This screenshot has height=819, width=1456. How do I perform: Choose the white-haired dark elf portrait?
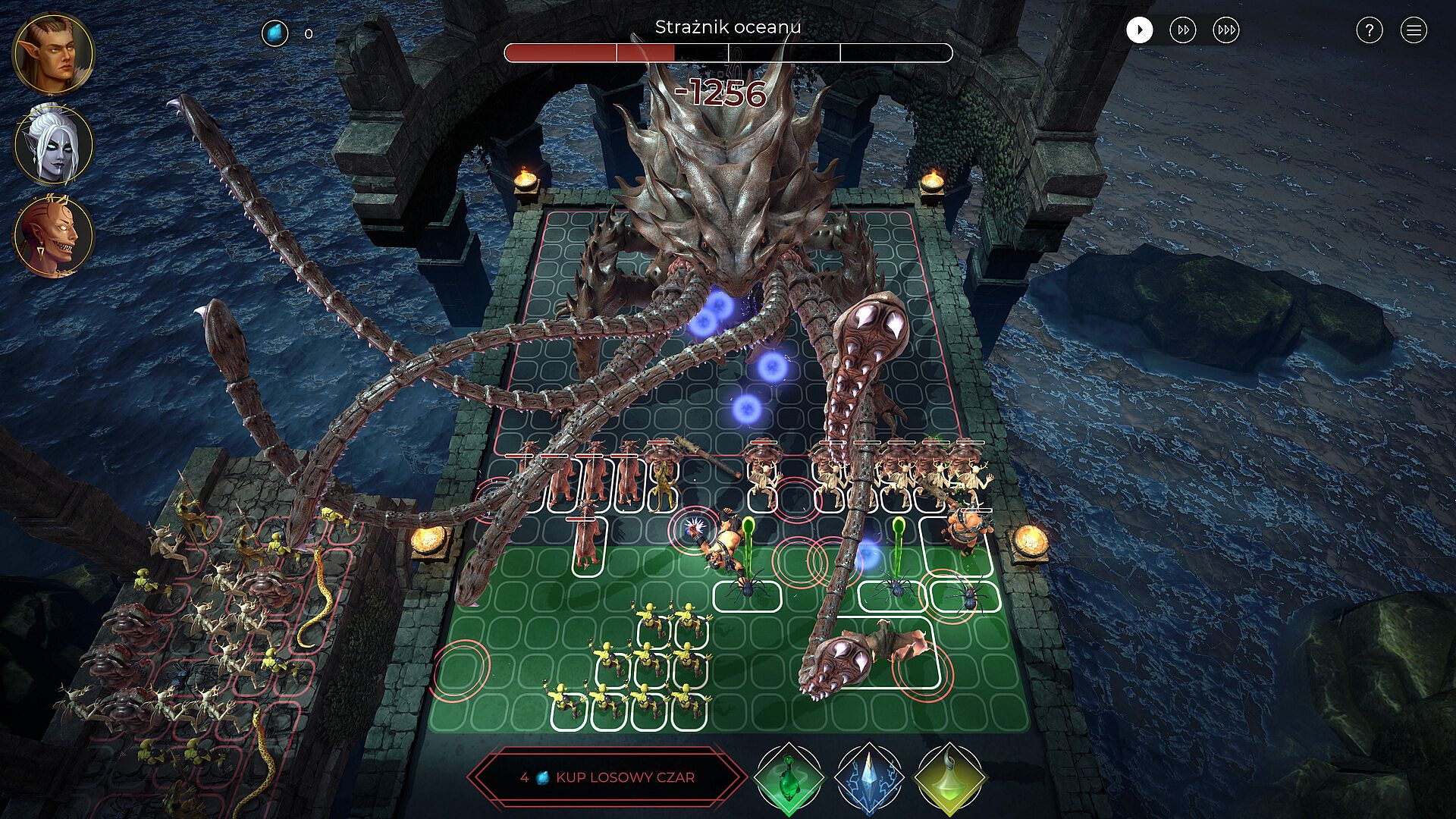click(53, 144)
